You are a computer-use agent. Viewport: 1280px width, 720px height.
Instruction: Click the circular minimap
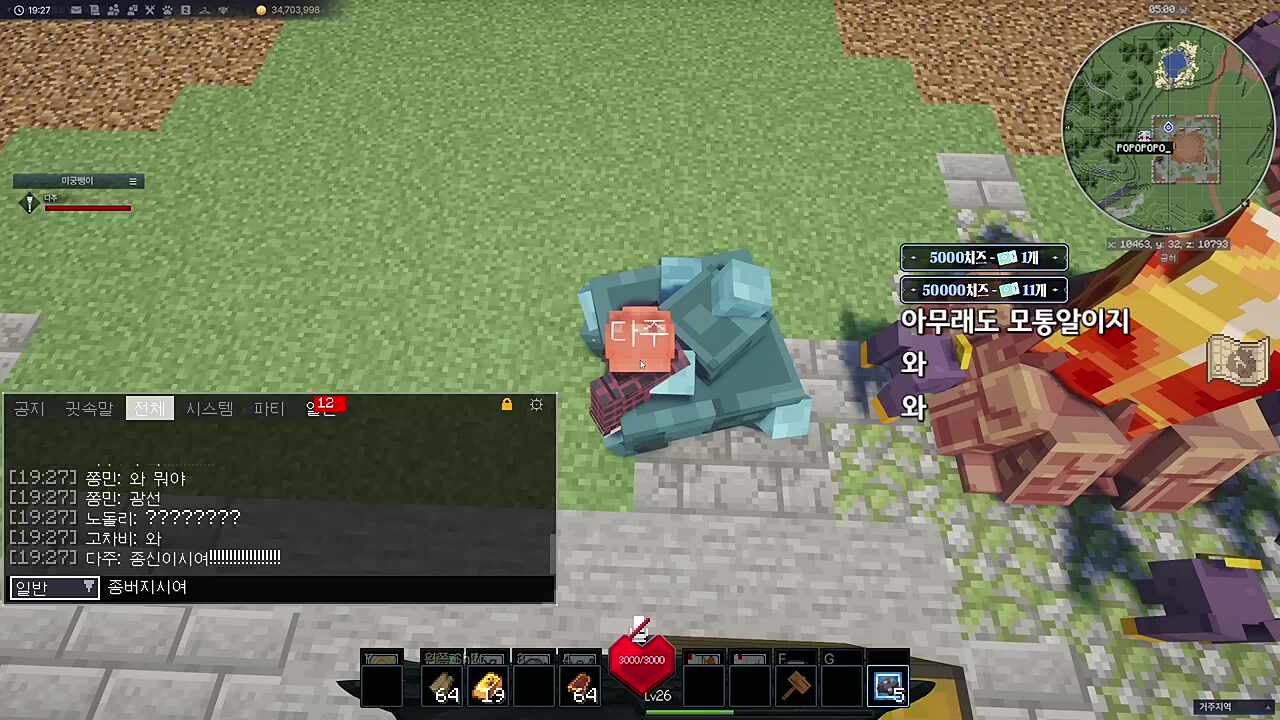click(1168, 128)
